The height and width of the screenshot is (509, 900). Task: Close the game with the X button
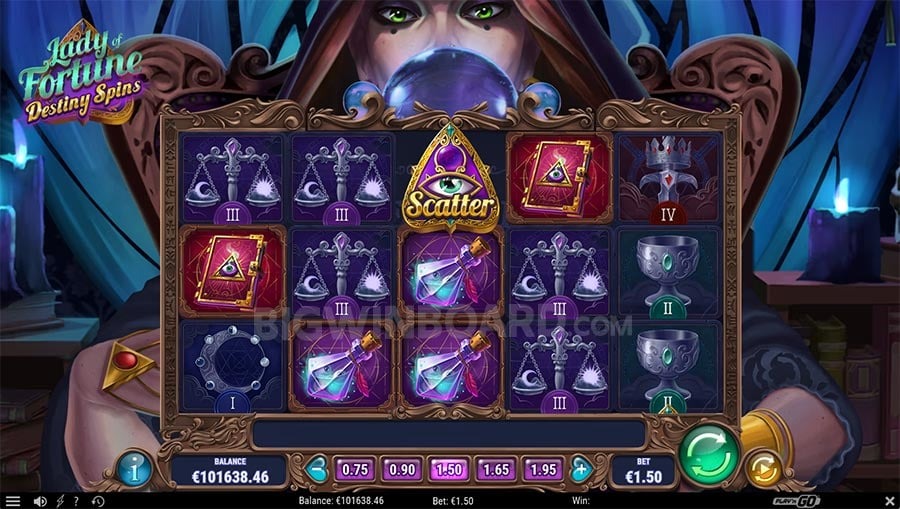point(888,500)
